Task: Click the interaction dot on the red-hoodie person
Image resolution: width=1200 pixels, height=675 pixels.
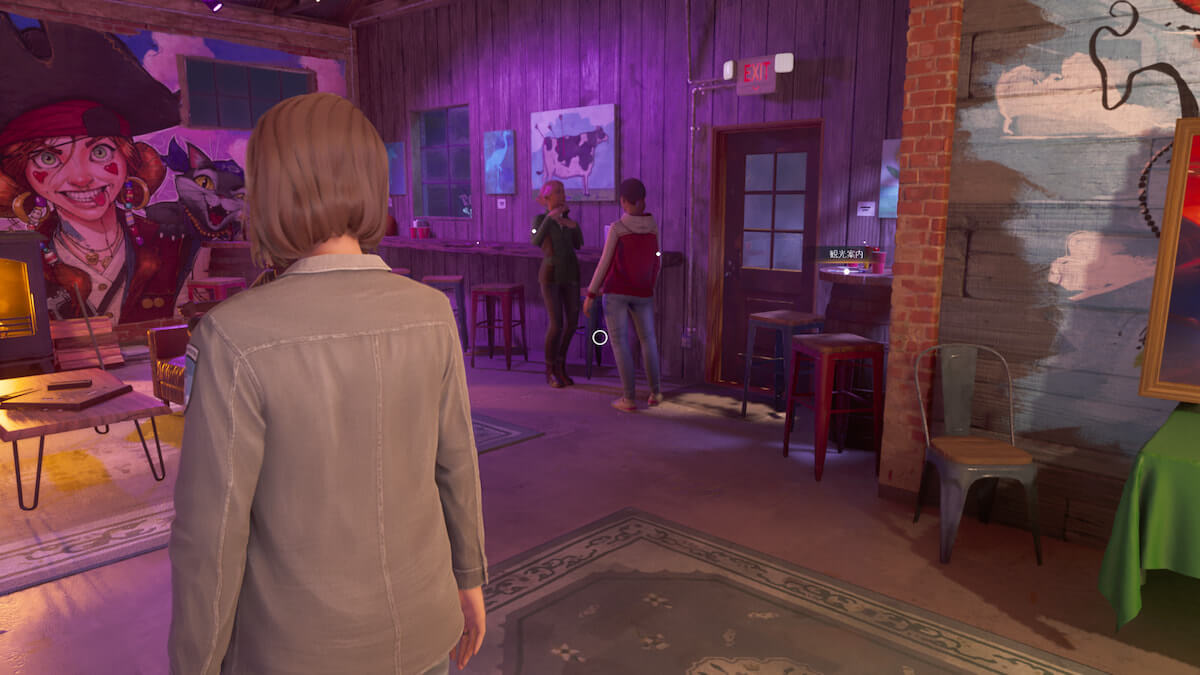Action: (x=657, y=254)
